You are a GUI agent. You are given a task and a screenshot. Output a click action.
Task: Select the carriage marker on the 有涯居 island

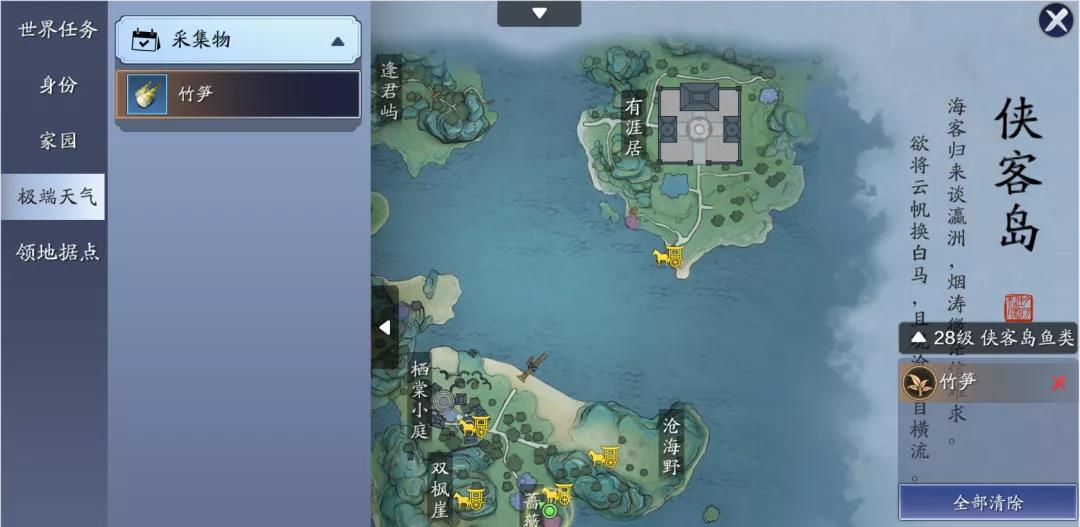point(668,257)
